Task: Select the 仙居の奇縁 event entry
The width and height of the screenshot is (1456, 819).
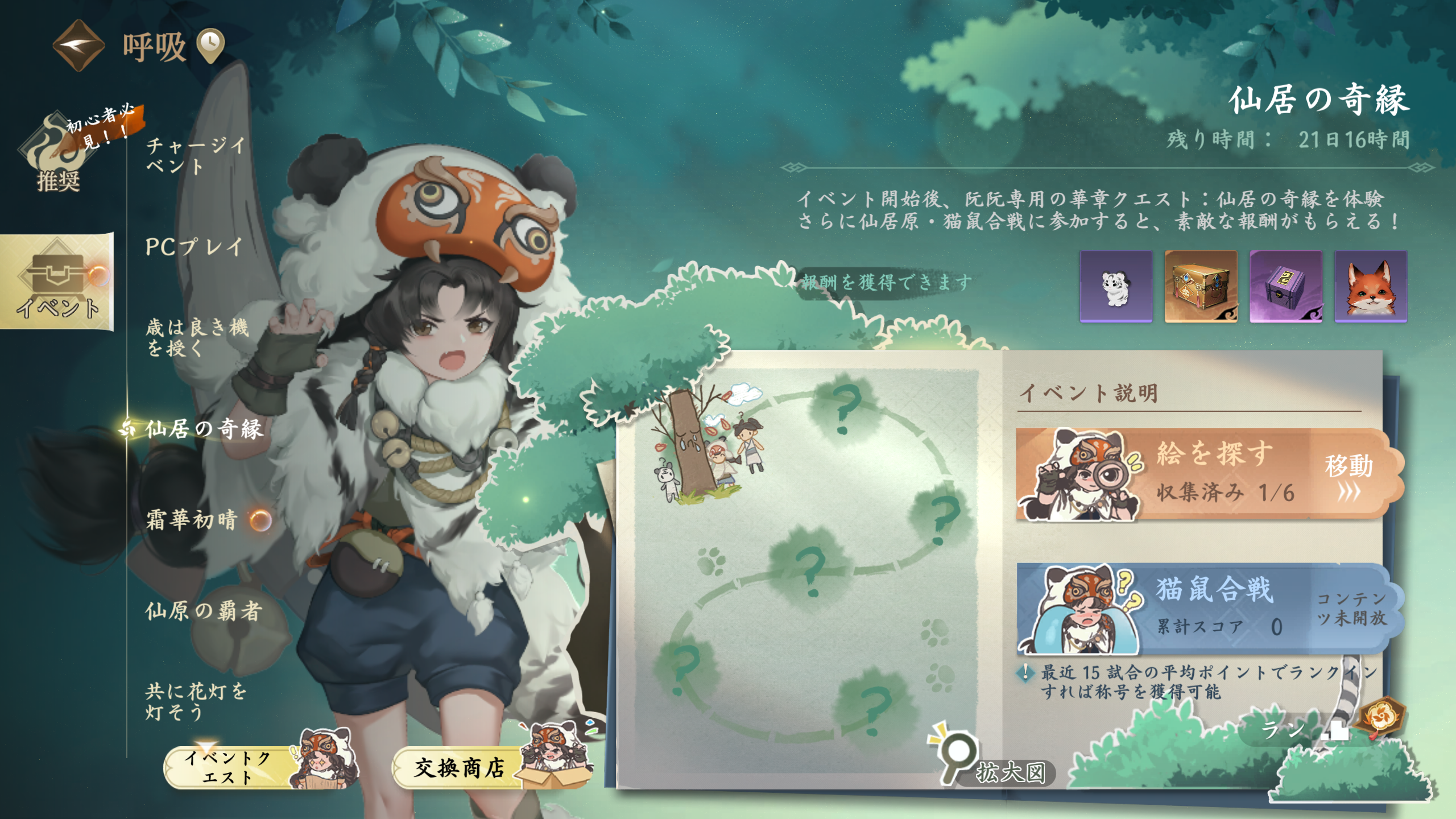Action: (204, 429)
